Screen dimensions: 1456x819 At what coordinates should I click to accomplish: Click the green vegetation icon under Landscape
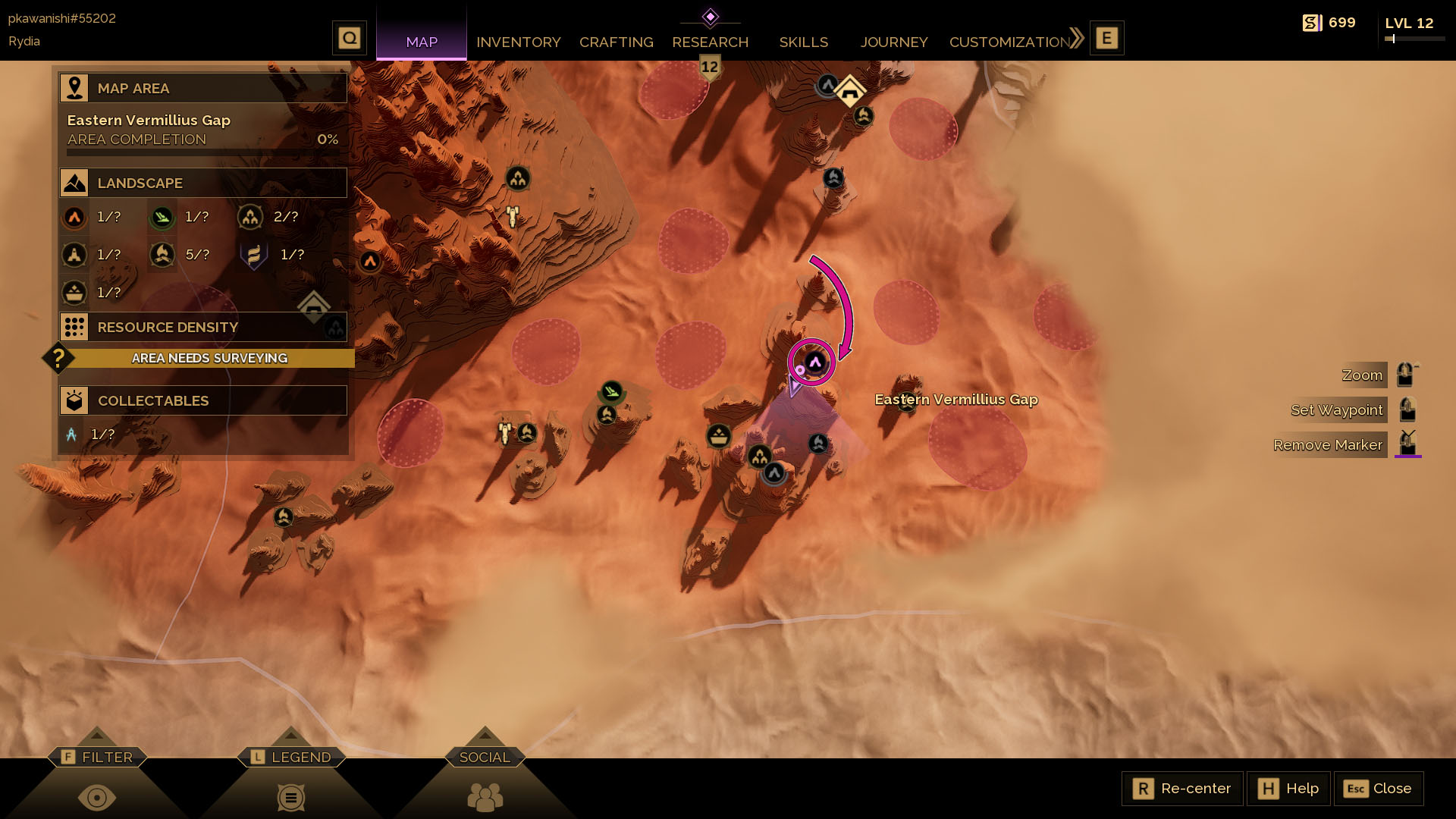(162, 217)
